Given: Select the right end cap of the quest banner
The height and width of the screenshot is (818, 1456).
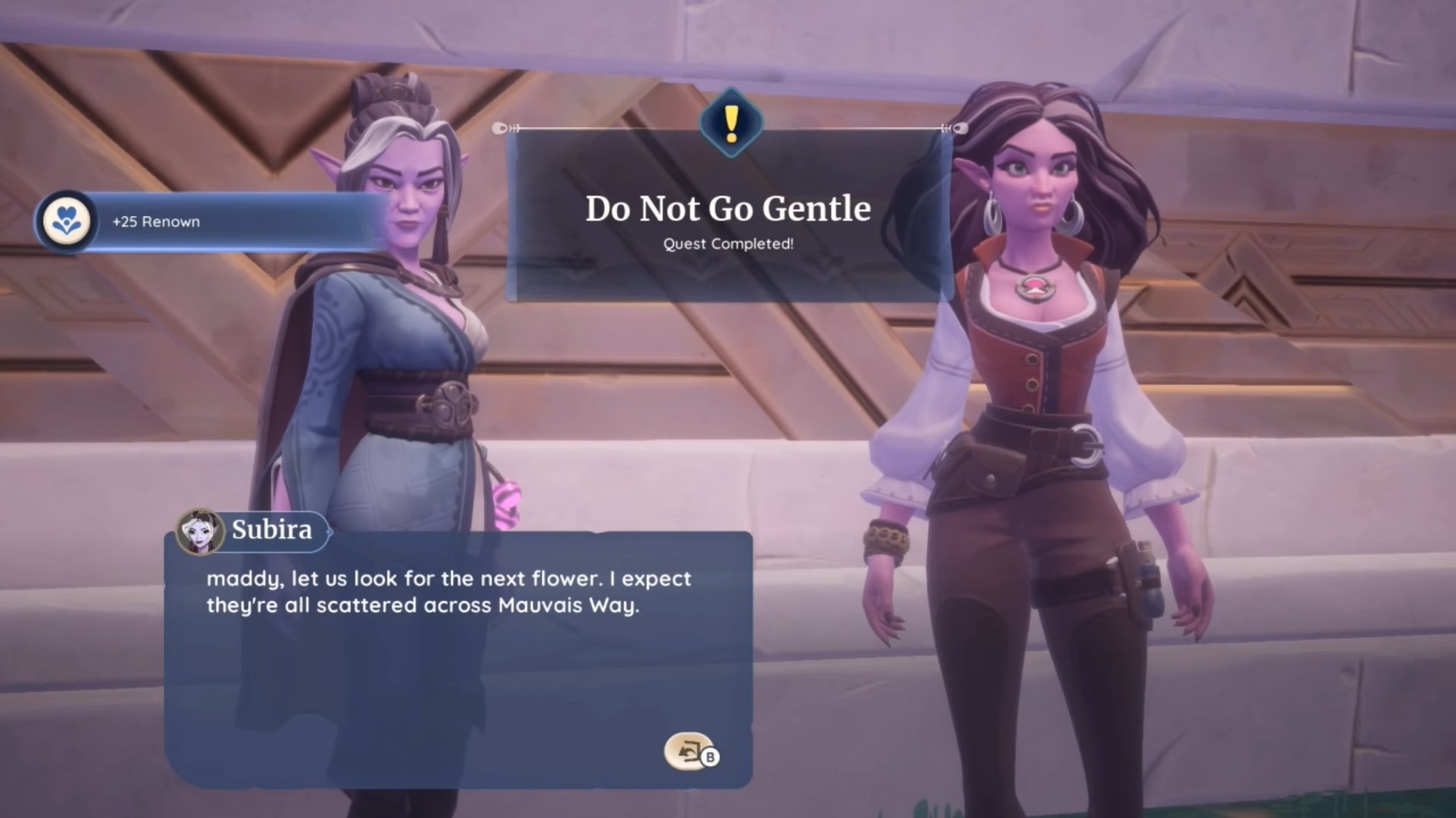Looking at the screenshot, I should (961, 128).
